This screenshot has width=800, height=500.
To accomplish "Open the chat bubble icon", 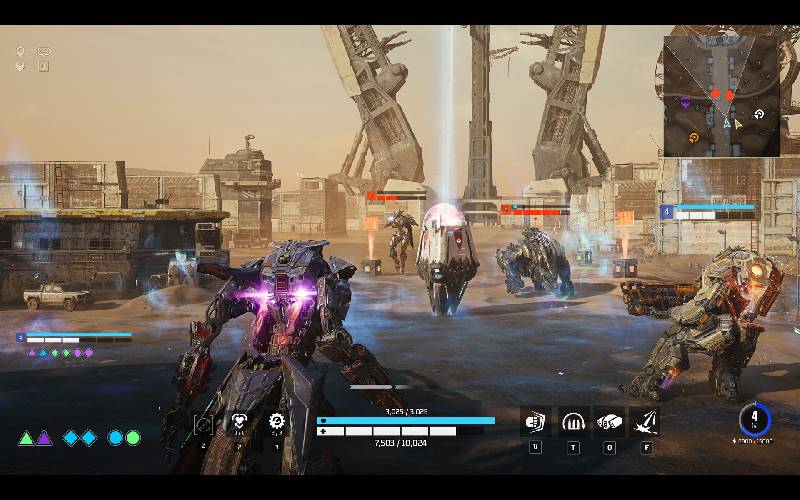I will (44, 51).
